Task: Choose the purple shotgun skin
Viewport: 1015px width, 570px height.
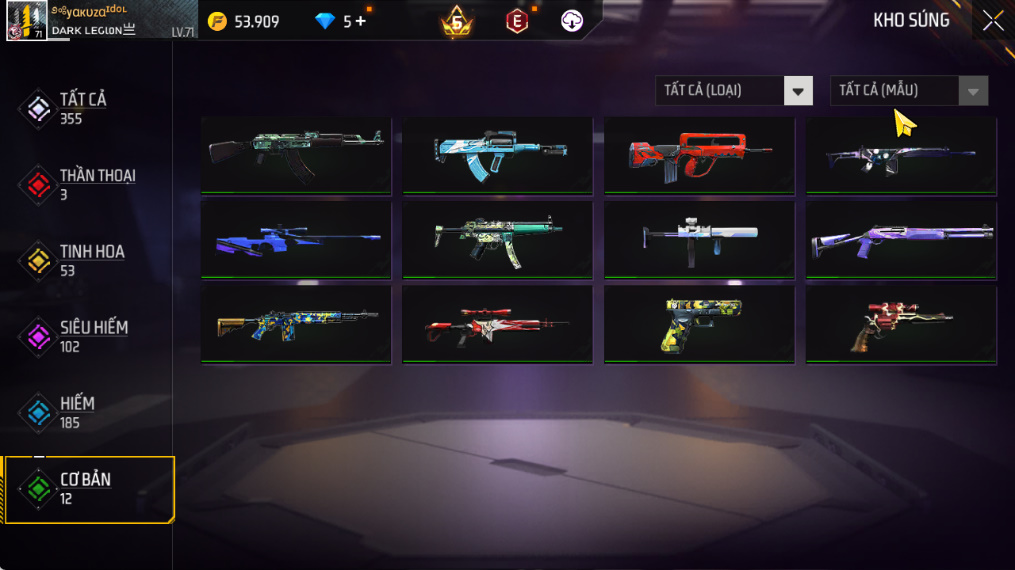Action: click(901, 239)
